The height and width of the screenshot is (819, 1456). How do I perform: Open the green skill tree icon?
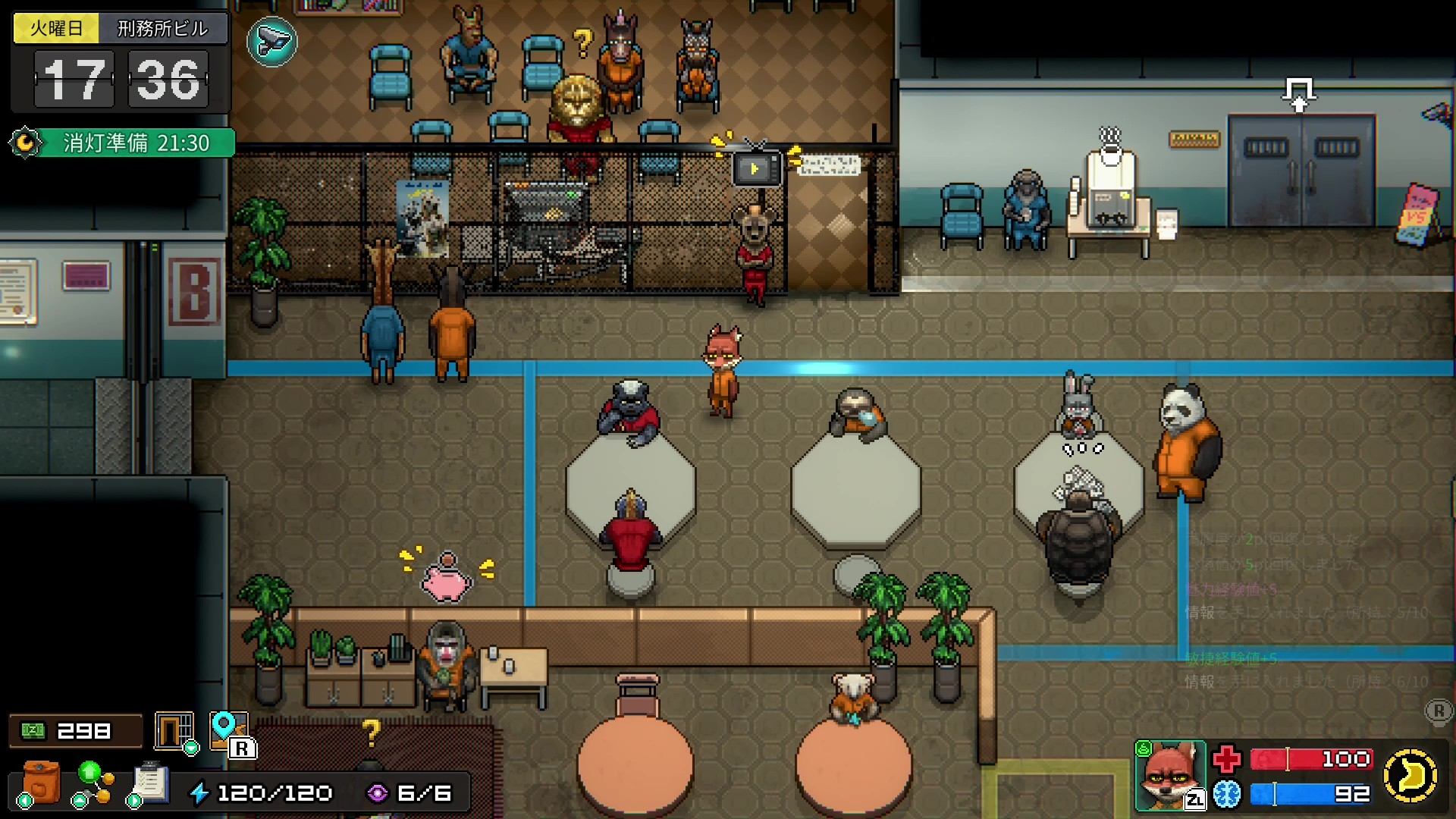click(93, 783)
